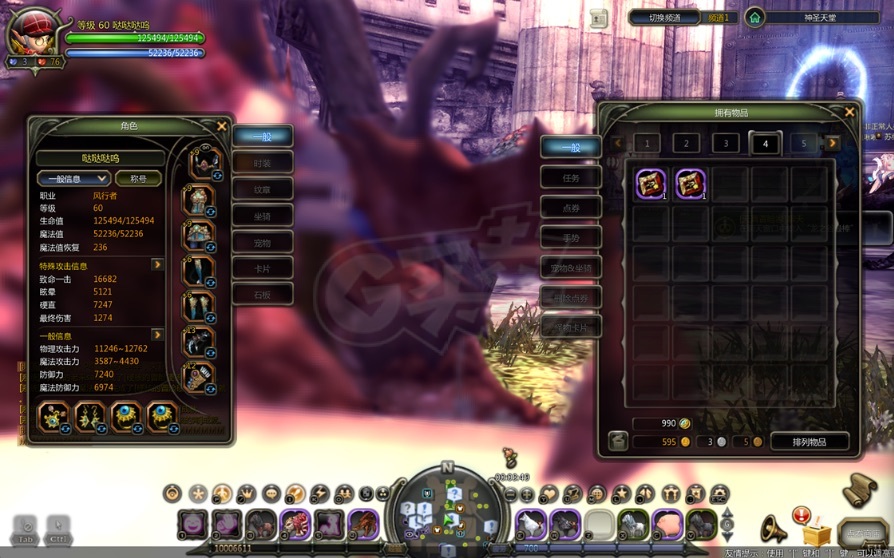The image size is (894, 558).
Task: Open the 一般信息 dropdown
Action: click(73, 179)
